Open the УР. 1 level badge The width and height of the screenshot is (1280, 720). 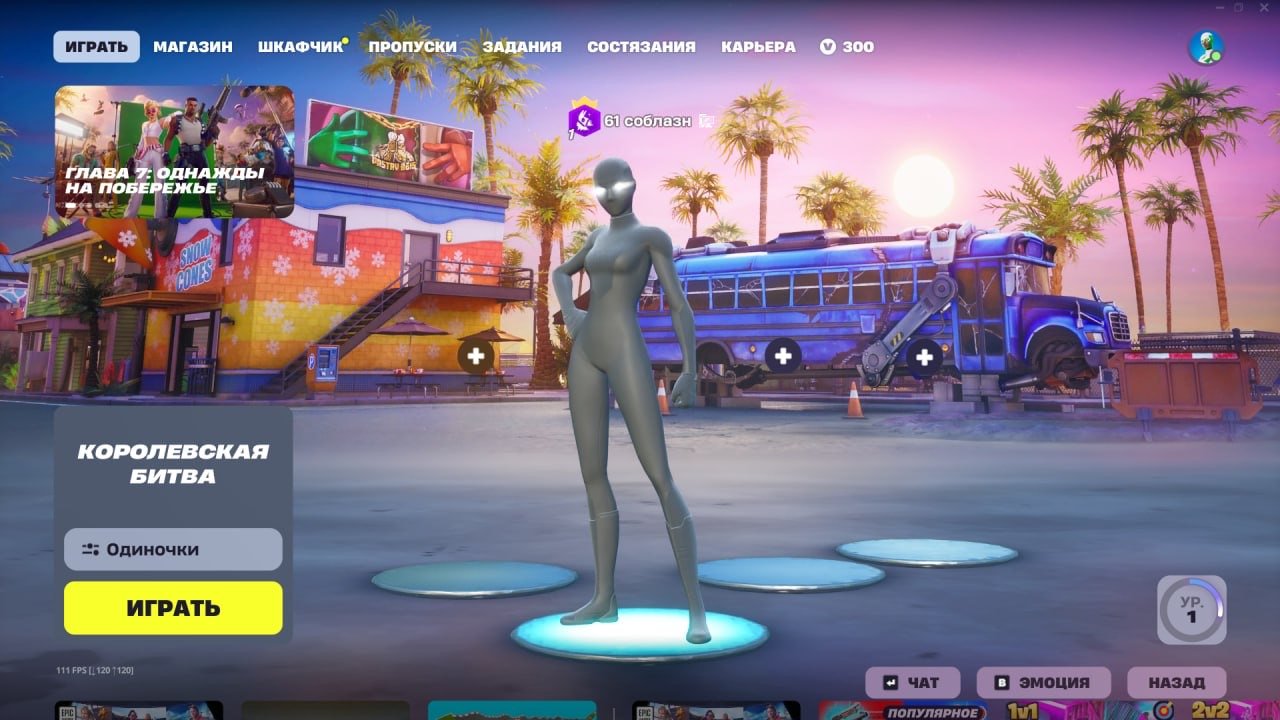(1190, 610)
